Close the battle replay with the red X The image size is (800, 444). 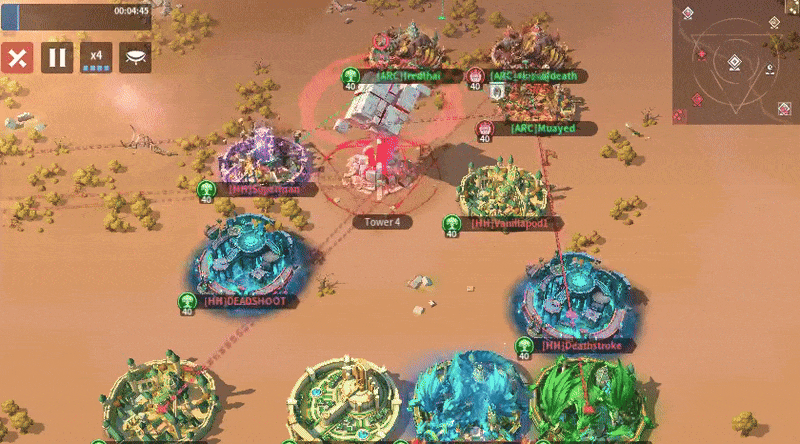pyautogui.click(x=17, y=57)
